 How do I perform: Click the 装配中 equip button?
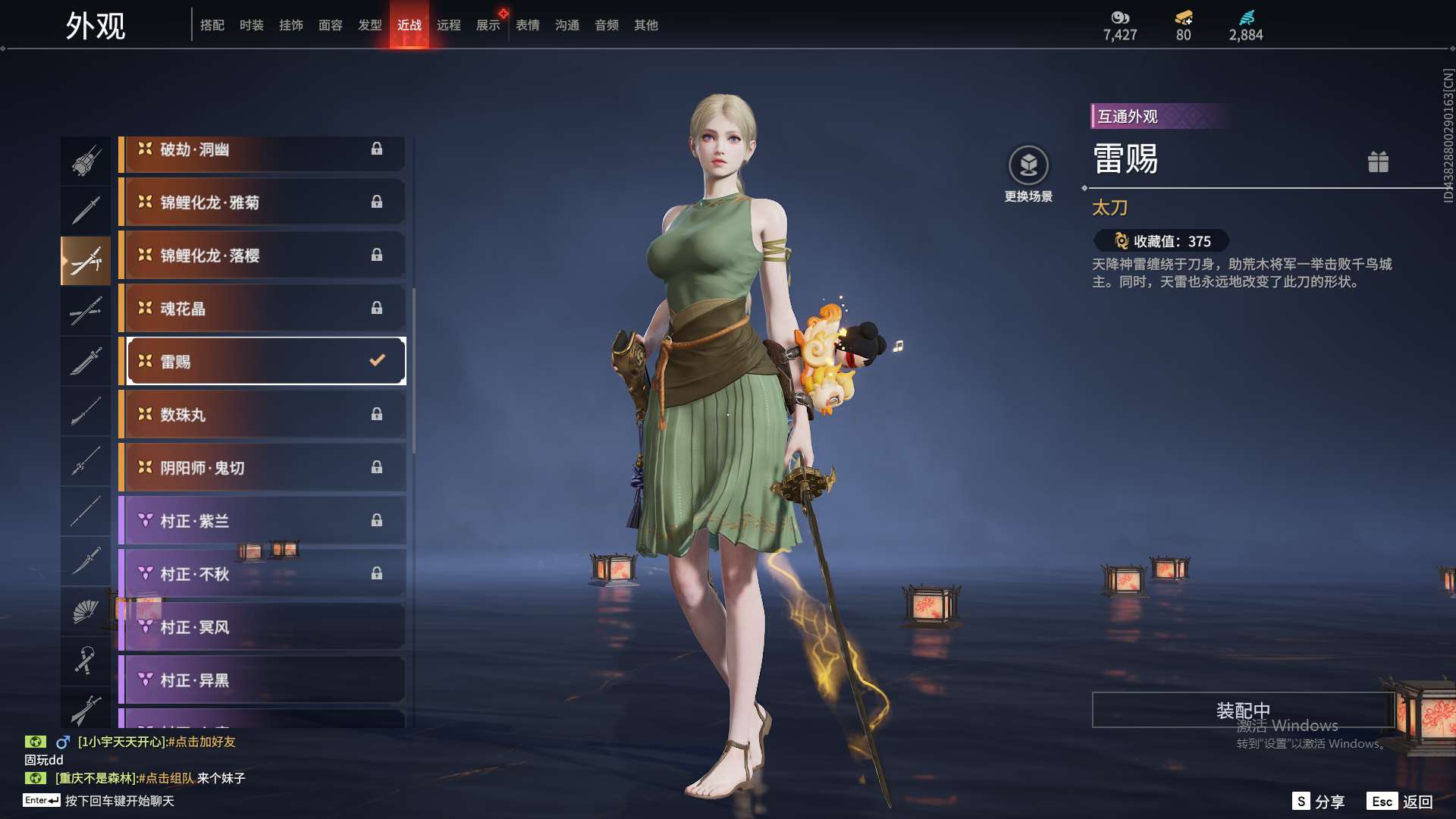[1242, 710]
